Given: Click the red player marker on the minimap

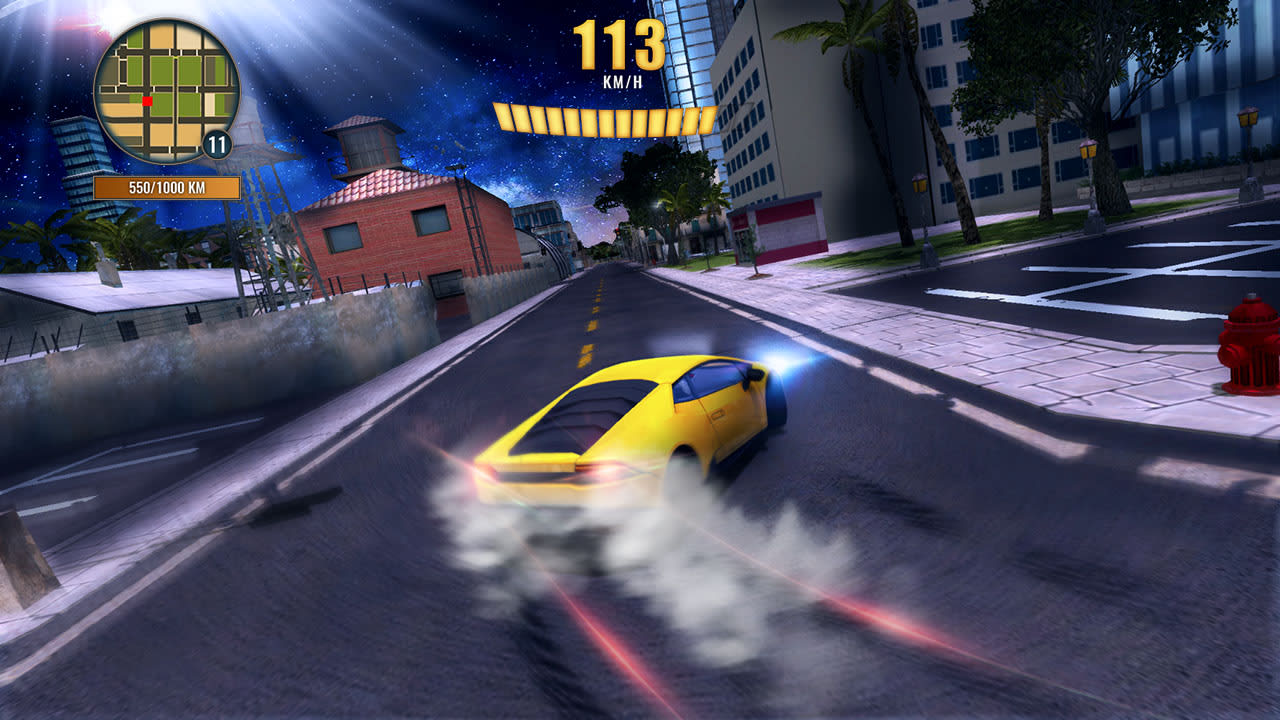Looking at the screenshot, I should [147, 101].
